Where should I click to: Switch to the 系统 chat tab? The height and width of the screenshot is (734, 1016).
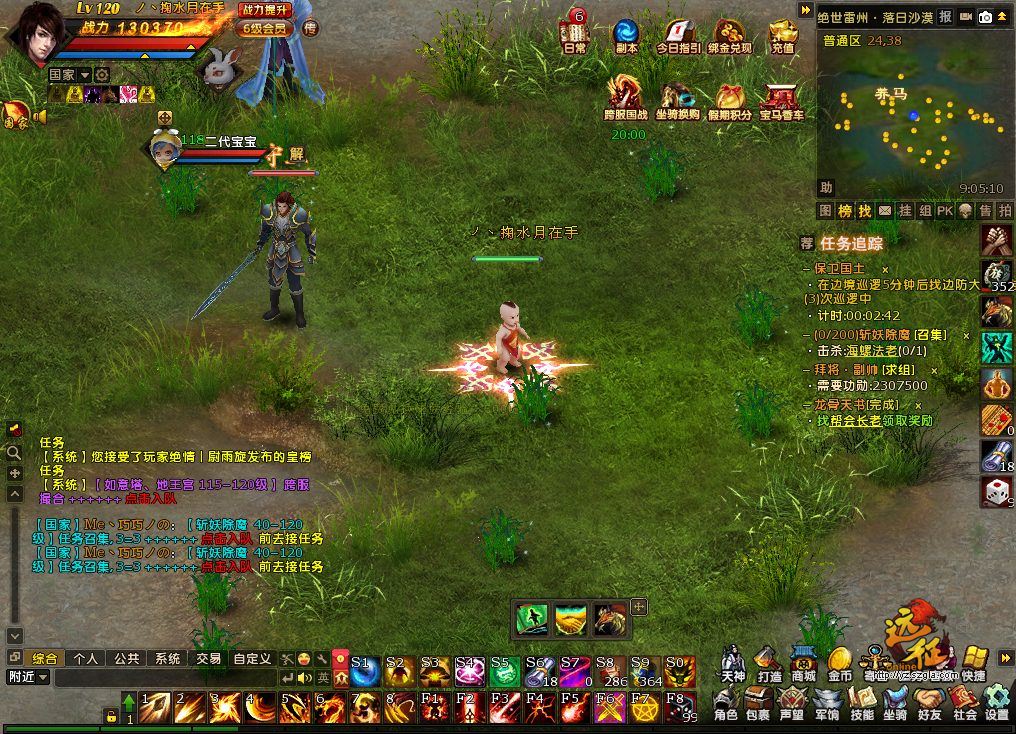coord(167,659)
